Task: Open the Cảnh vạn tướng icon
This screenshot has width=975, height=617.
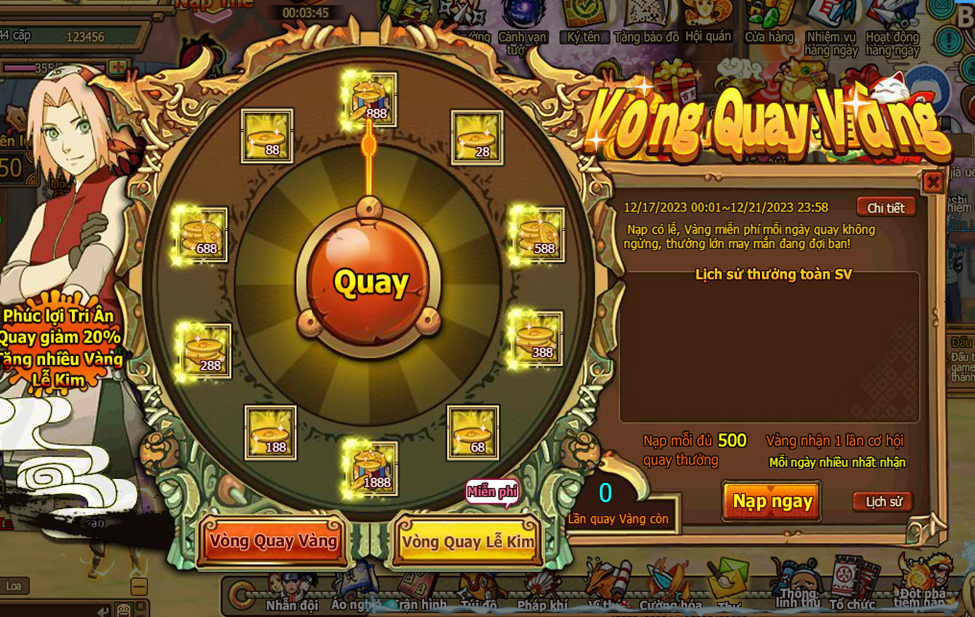Action: (522, 22)
